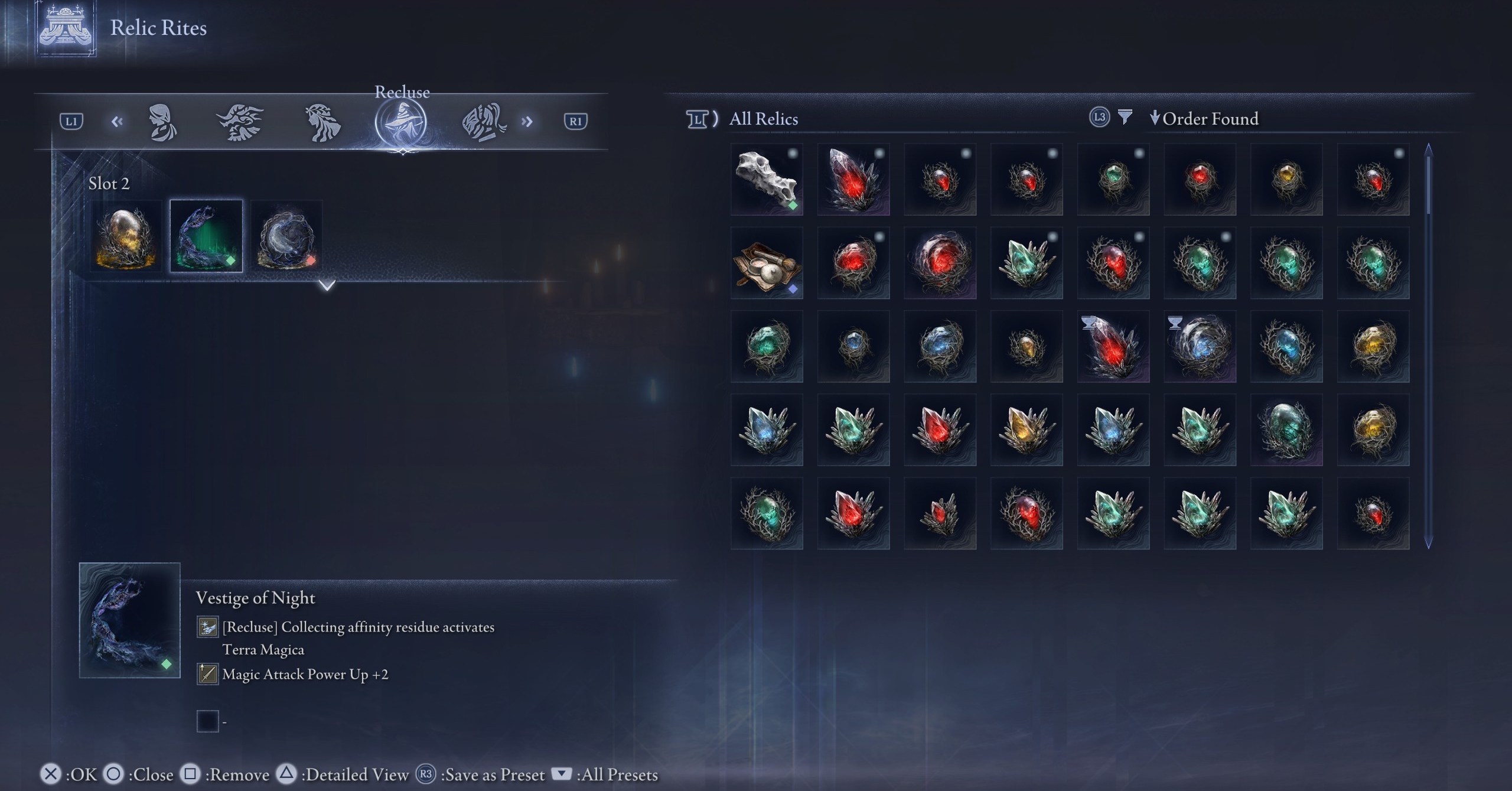Choose the large swirling red orb relic

[x=940, y=263]
